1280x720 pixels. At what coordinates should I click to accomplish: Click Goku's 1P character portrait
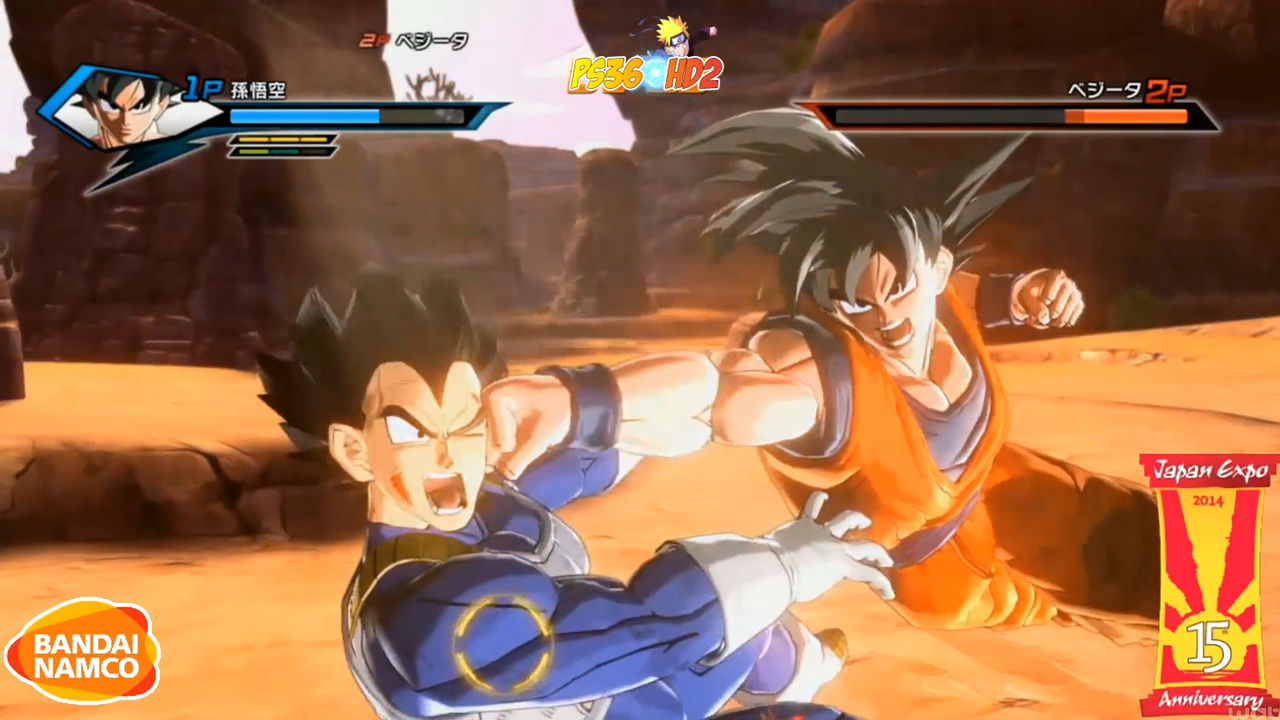pos(125,108)
